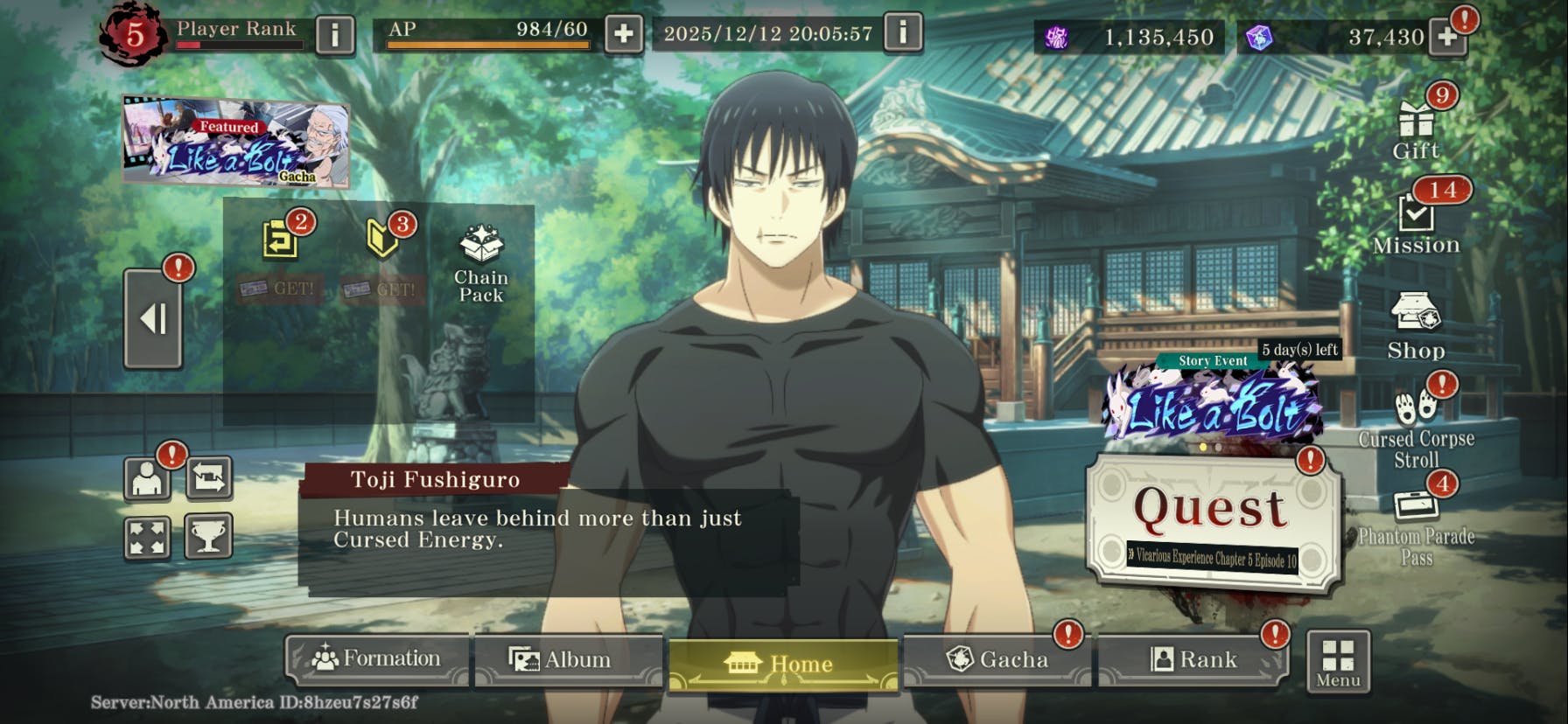Open the Gift box
Viewport: 1568px width, 724px height.
[x=1416, y=129]
